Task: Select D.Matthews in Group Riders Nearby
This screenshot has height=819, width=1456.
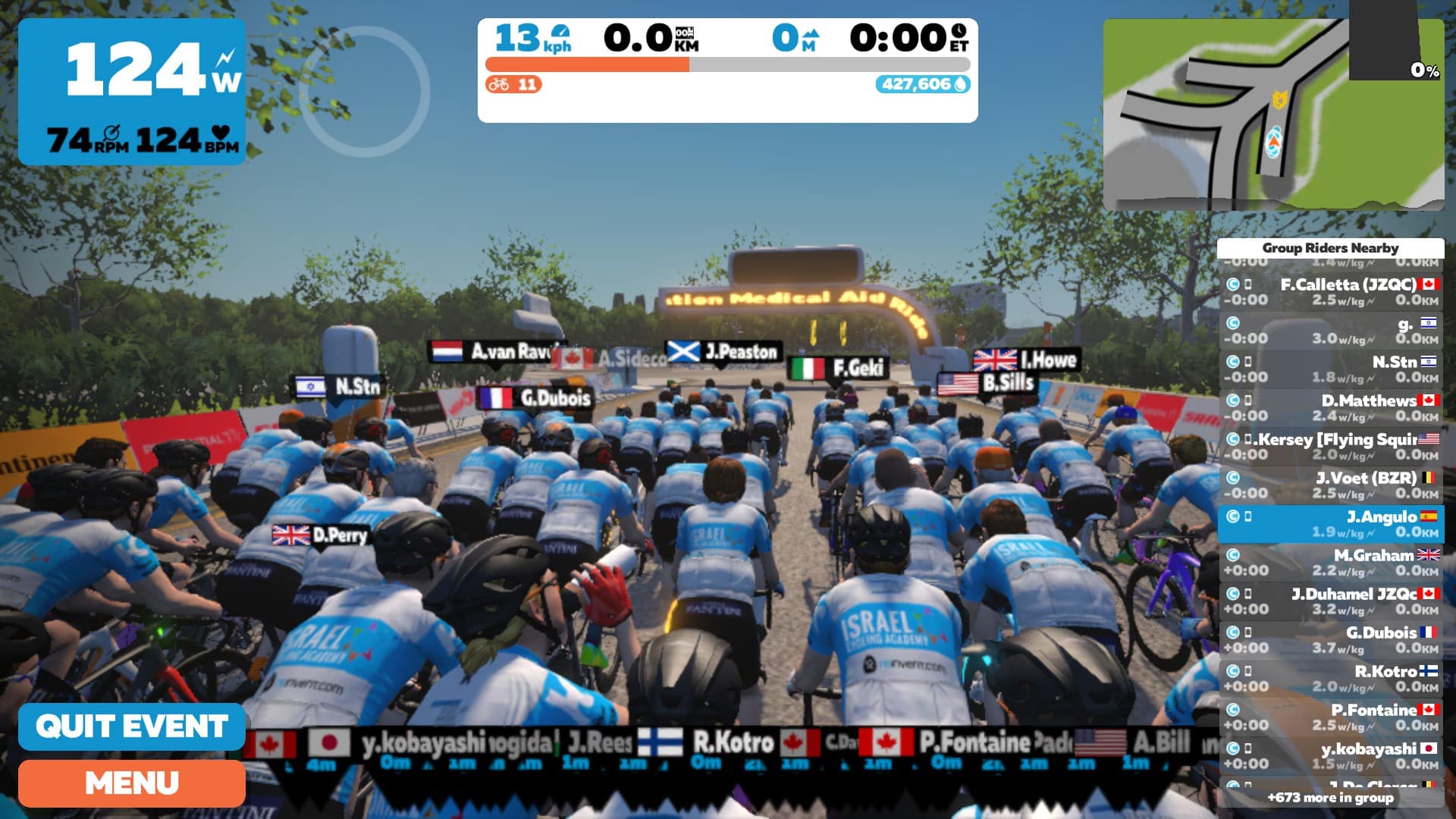Action: (x=1331, y=408)
